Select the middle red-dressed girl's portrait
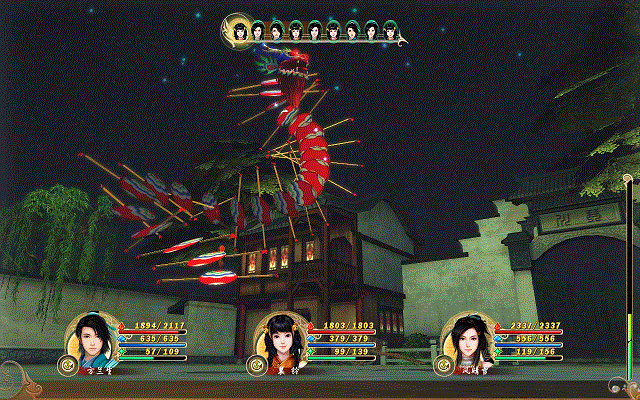The width and height of the screenshot is (640, 400). coord(280,342)
